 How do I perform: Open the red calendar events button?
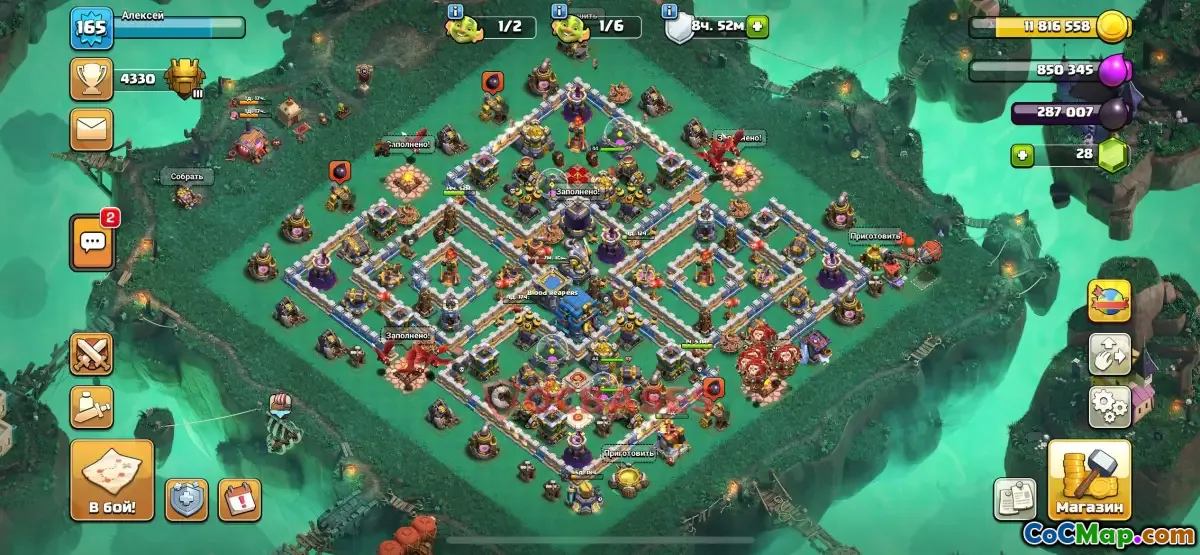pyautogui.click(x=239, y=499)
